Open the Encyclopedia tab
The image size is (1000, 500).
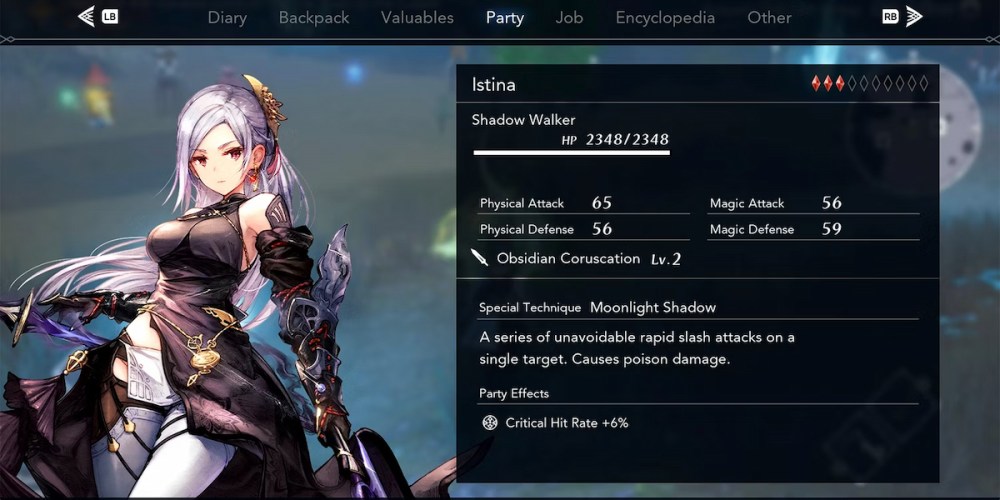pyautogui.click(x=665, y=17)
